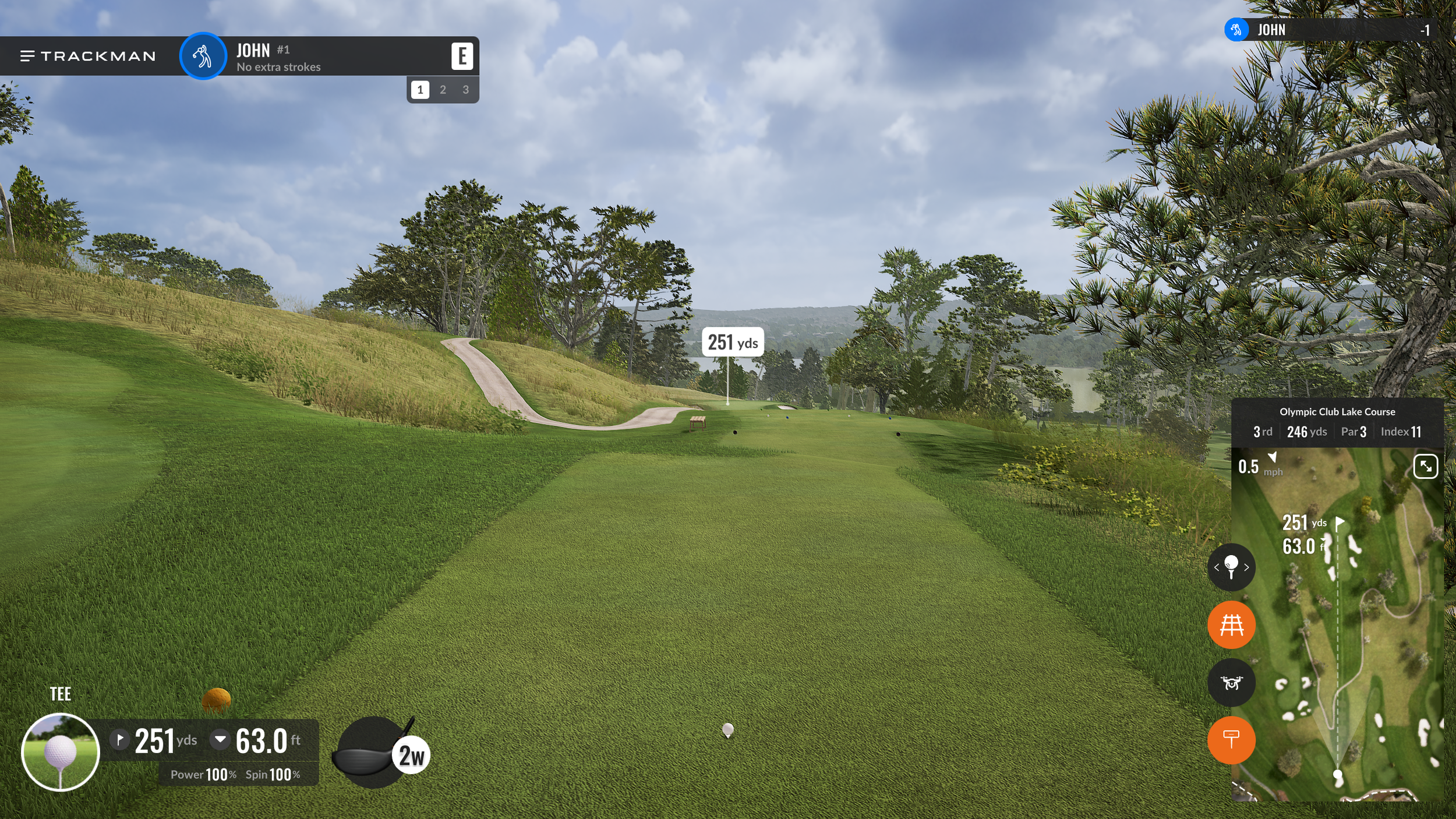Open John's player profile avatar
Viewport: 1456px width, 819px height.
pyautogui.click(x=203, y=56)
